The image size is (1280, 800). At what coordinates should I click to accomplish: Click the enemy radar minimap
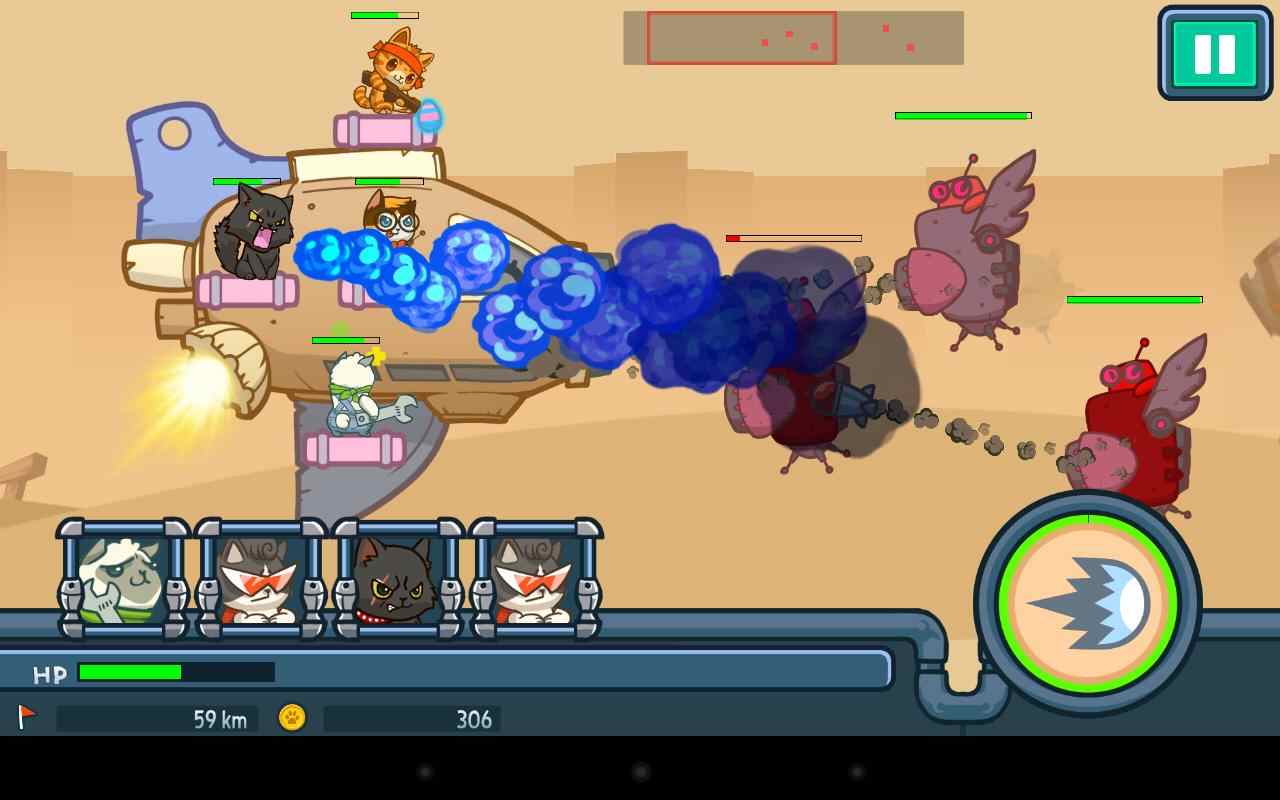point(793,38)
